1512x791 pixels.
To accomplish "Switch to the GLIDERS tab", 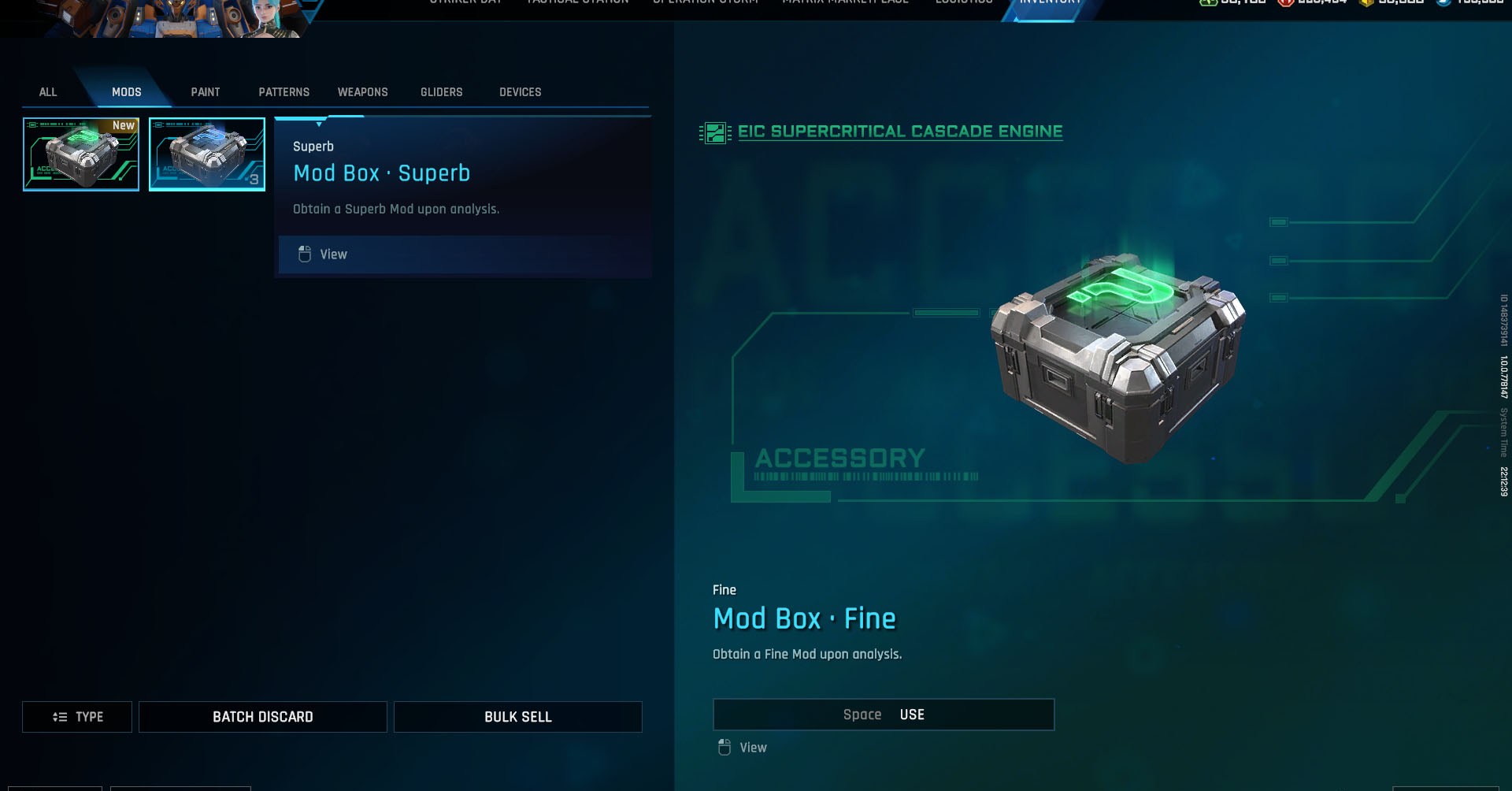I will coord(441,92).
